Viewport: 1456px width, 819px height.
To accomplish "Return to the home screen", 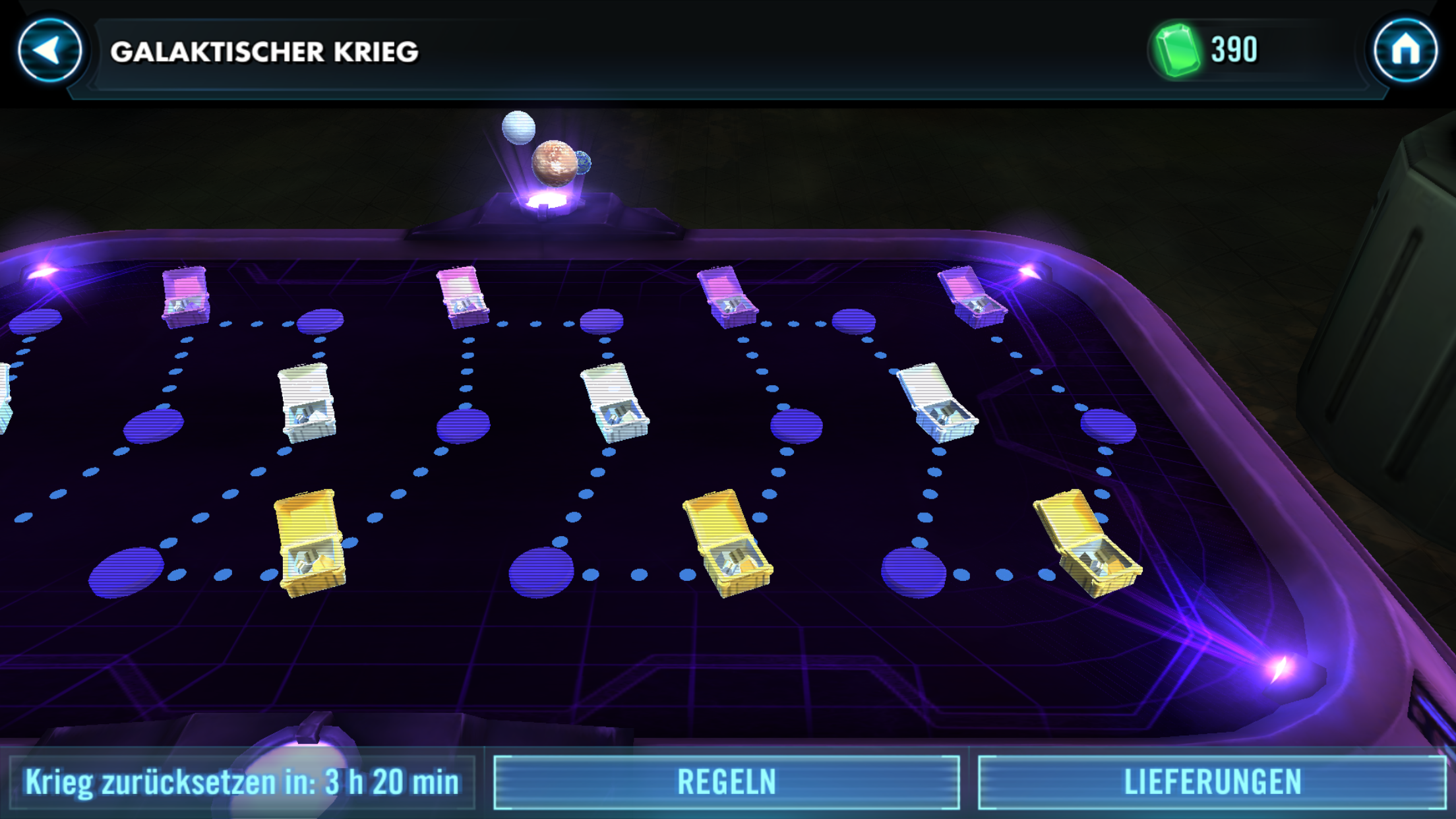I will coord(1405,51).
